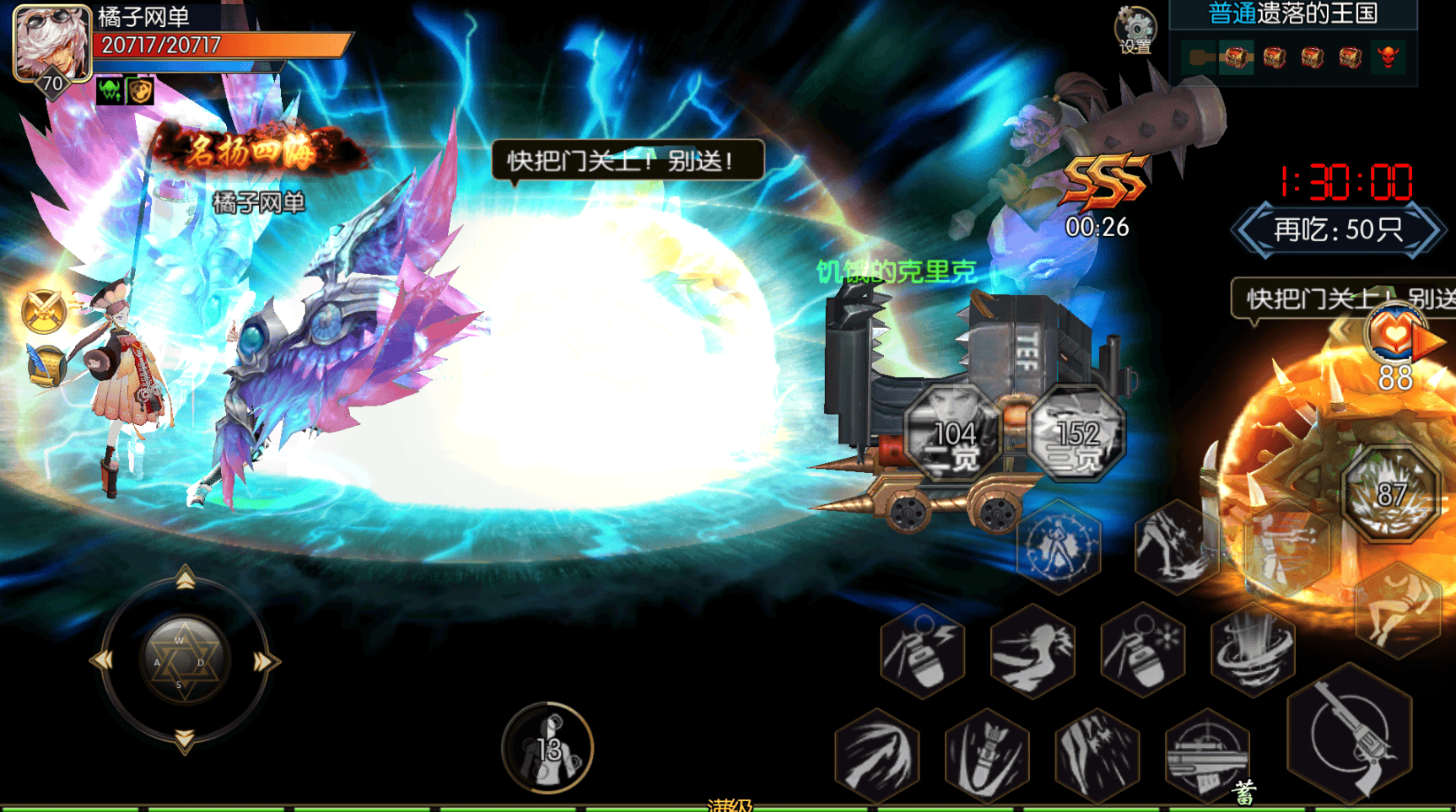Tap the player portrait for 橘子网单
This screenshot has height=812, width=1456.
51,44
